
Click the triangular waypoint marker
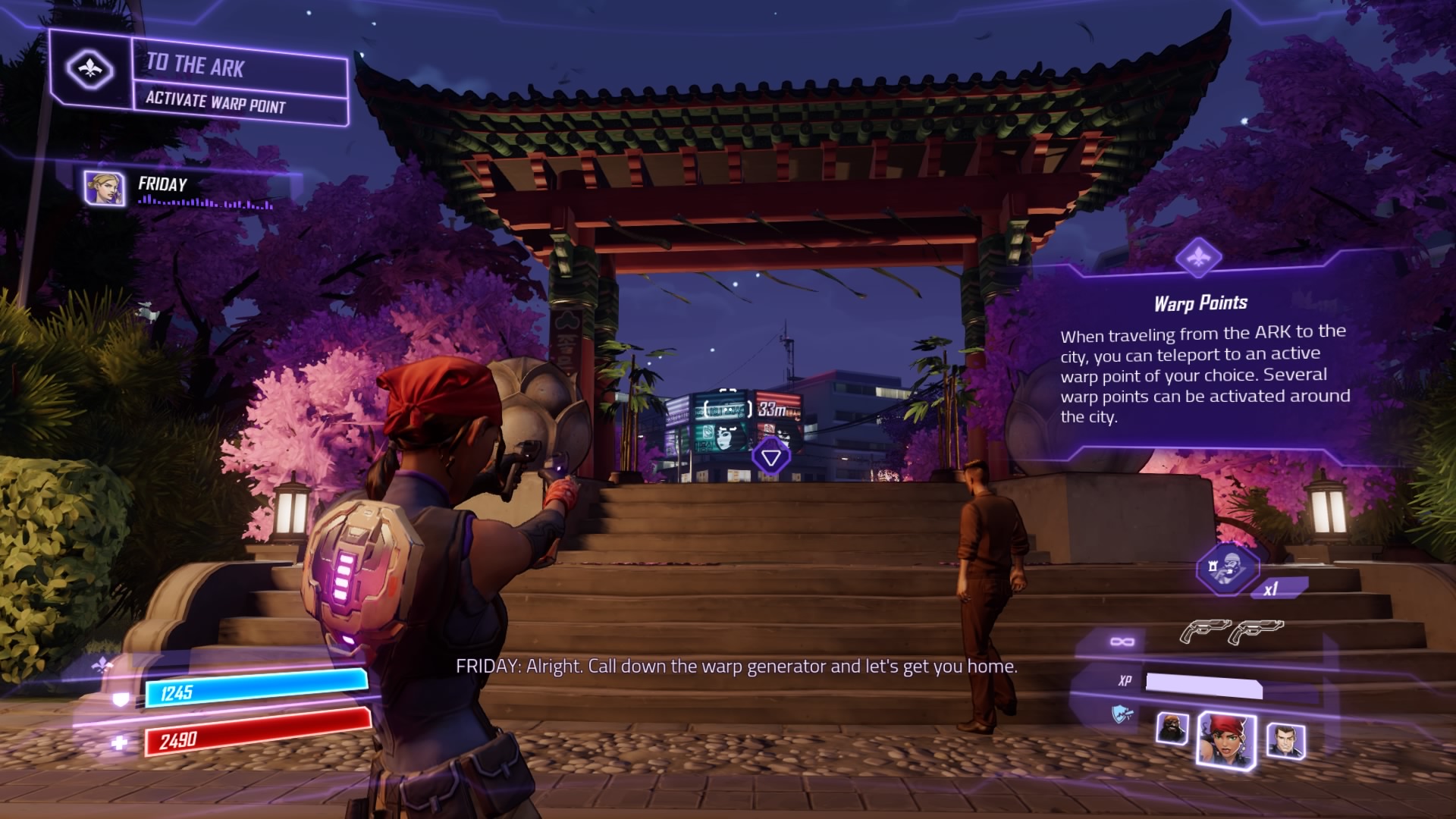point(771,457)
